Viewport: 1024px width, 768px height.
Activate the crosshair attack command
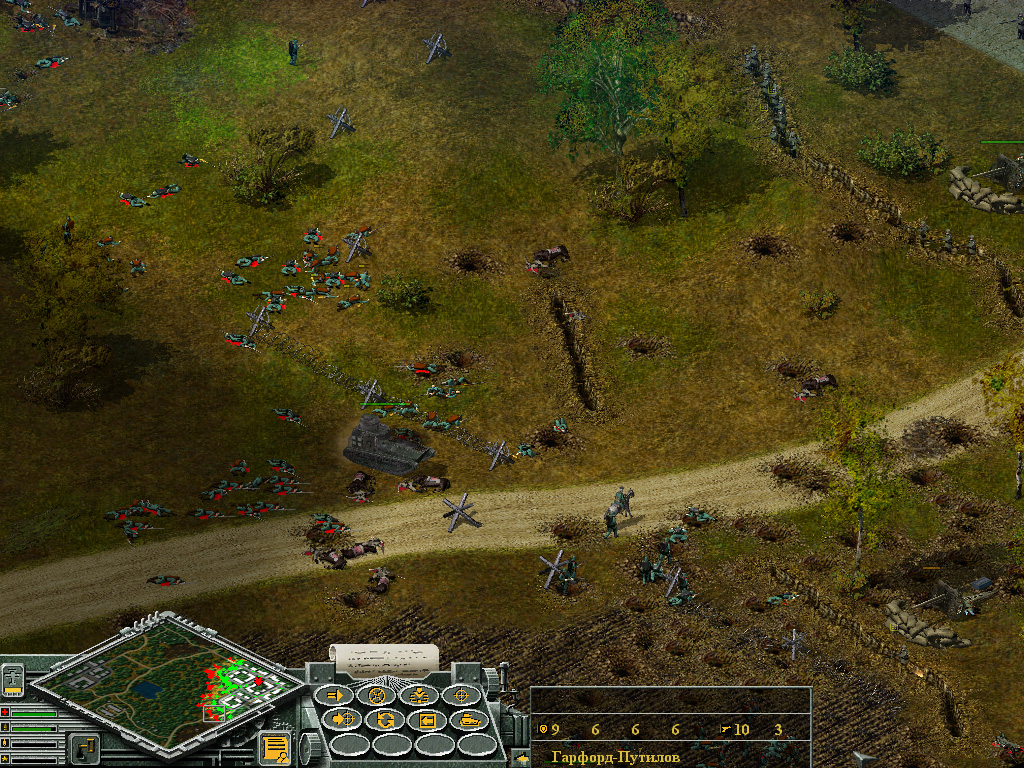tap(462, 696)
